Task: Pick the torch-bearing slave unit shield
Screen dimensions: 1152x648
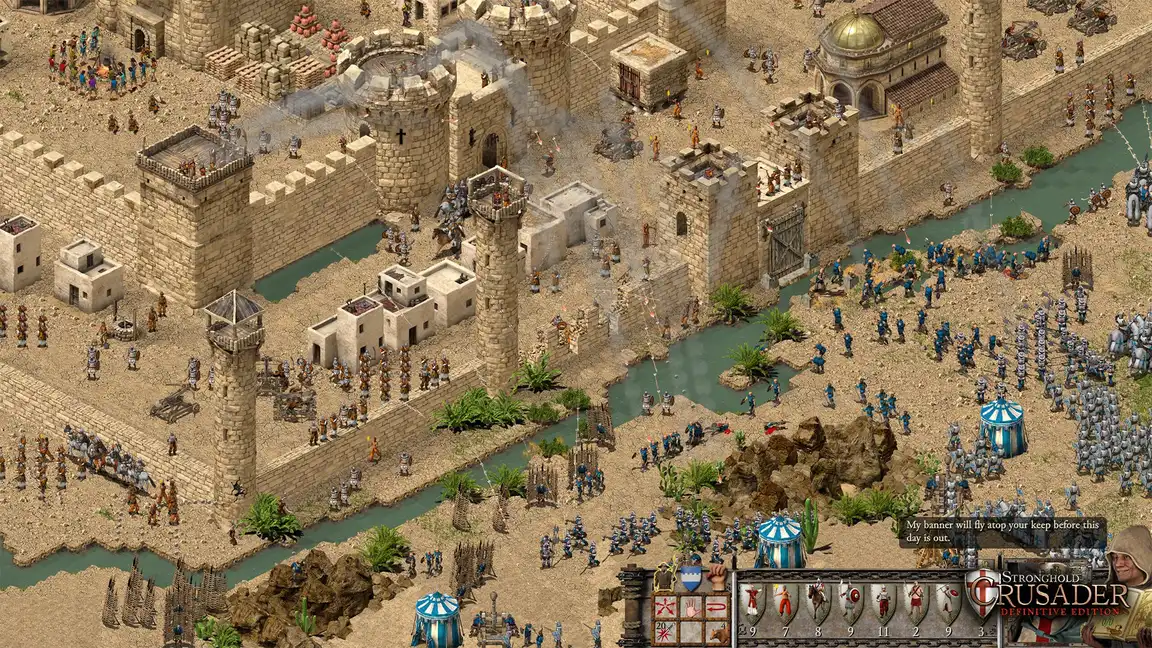Action: pos(785,602)
